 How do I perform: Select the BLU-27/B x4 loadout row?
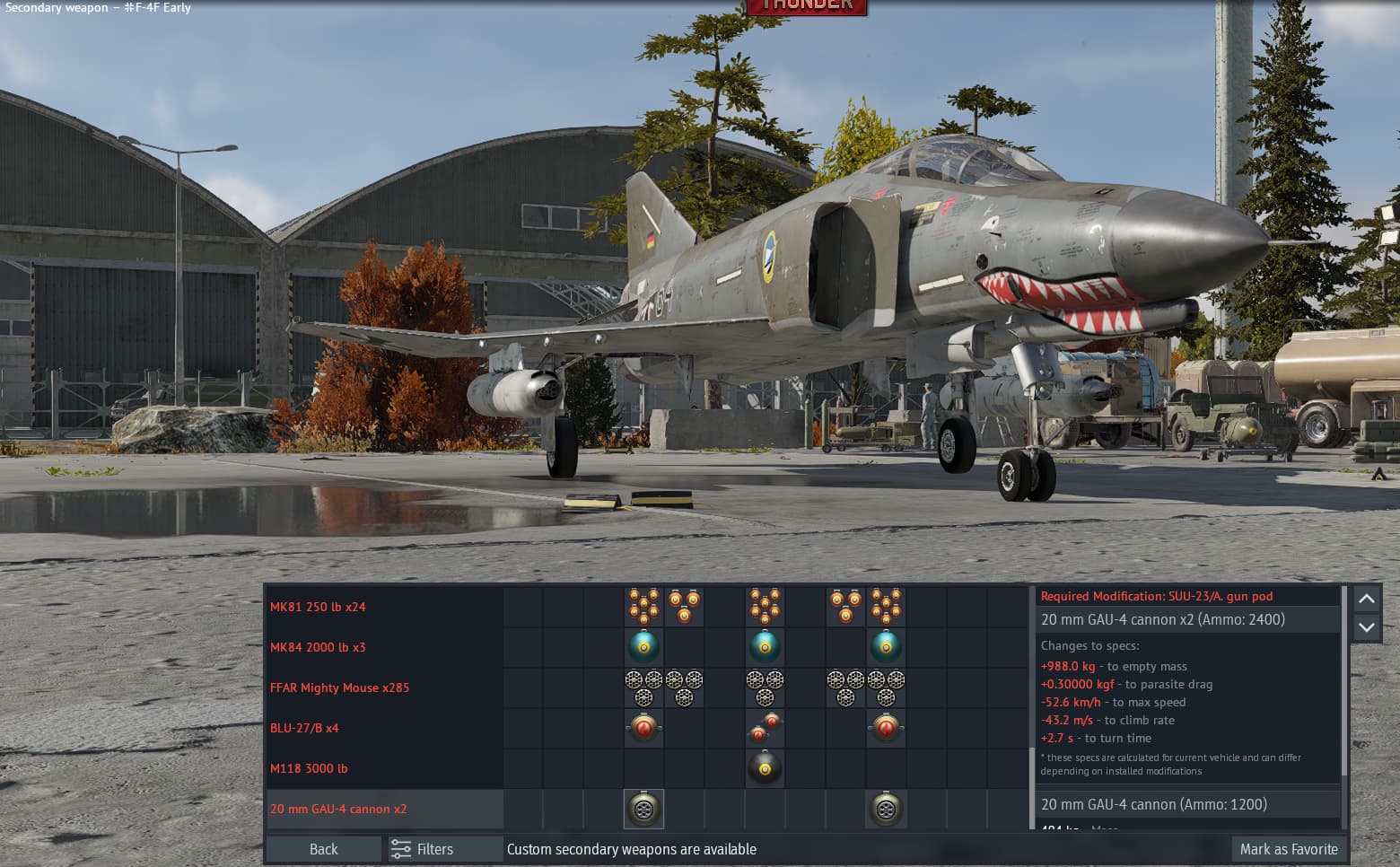coord(304,728)
